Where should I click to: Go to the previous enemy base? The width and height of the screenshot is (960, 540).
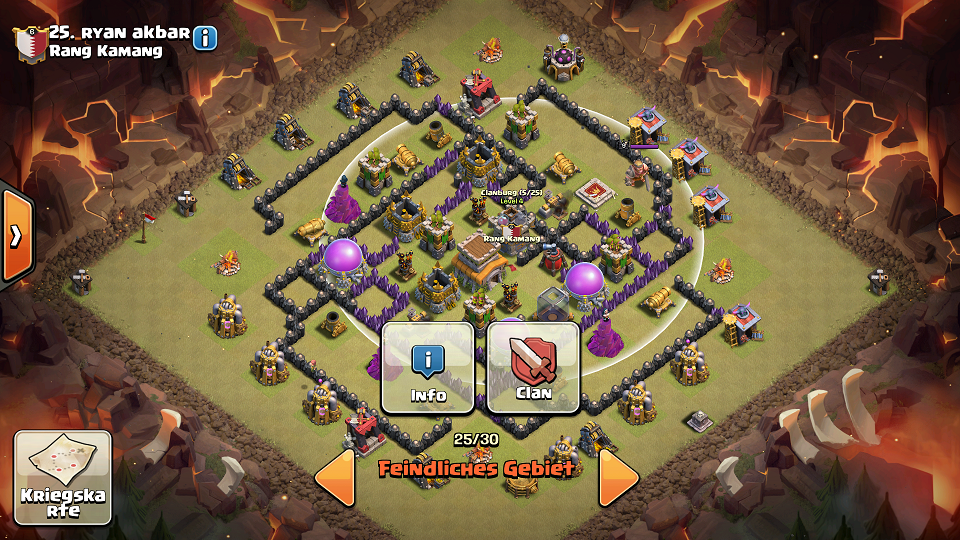click(335, 477)
